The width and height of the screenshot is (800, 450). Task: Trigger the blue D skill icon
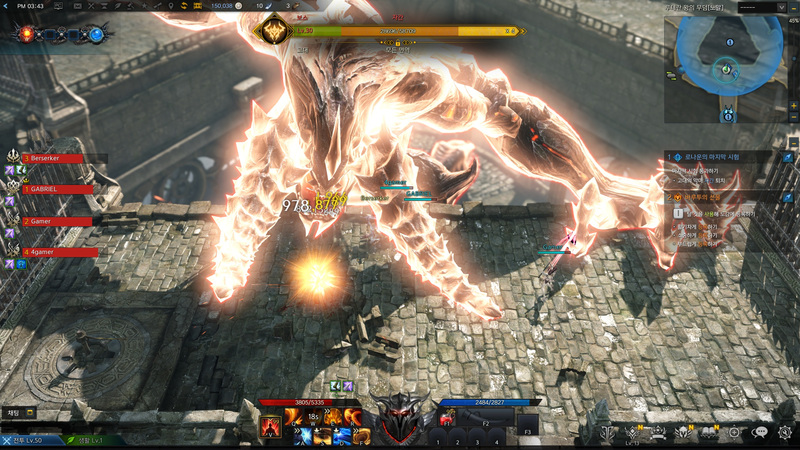[x=342, y=435]
